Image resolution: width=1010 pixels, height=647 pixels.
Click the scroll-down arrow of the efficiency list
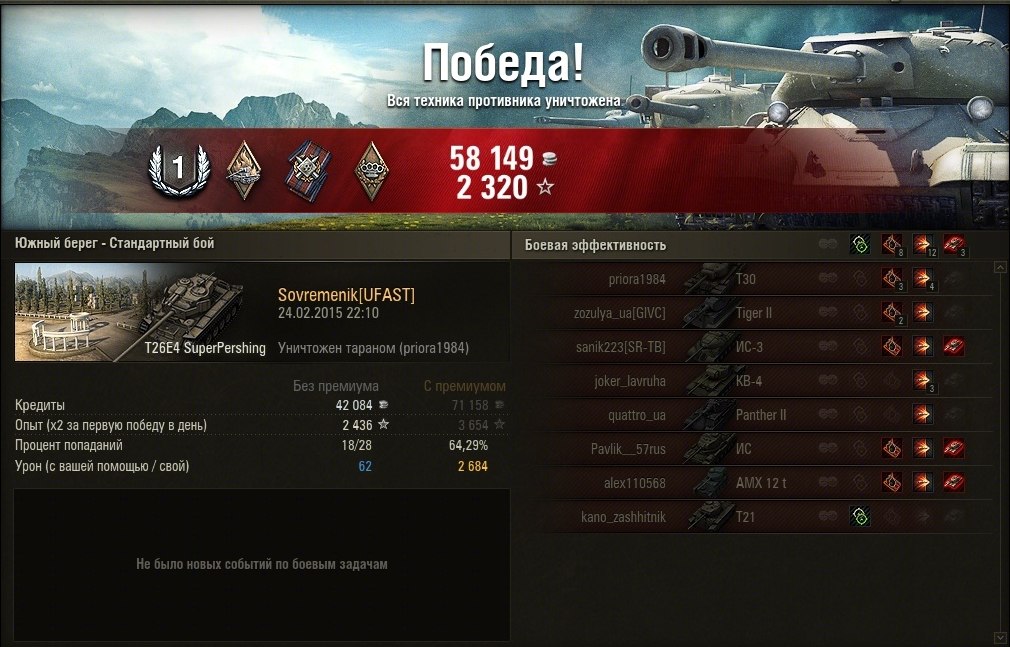click(1000, 636)
